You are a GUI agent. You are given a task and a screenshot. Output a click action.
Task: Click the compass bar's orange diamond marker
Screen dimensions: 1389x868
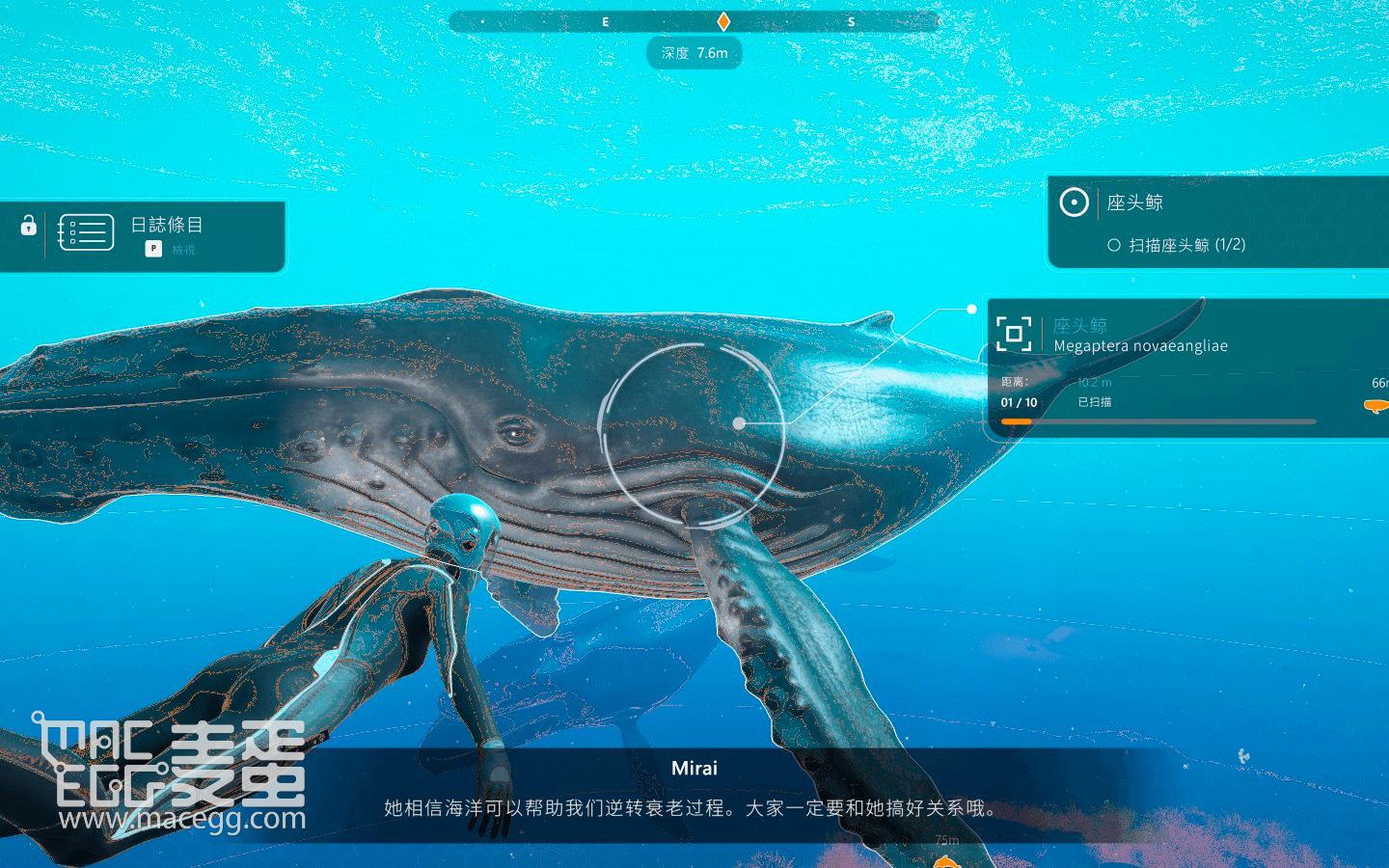[723, 21]
